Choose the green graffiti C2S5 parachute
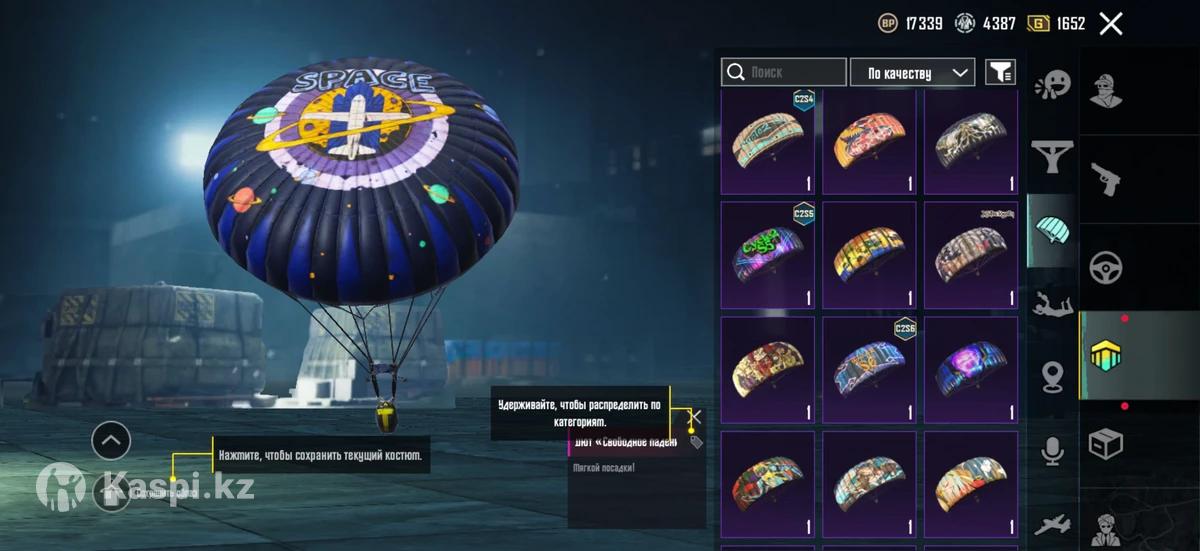Screen dimensions: 1200x551 point(768,255)
